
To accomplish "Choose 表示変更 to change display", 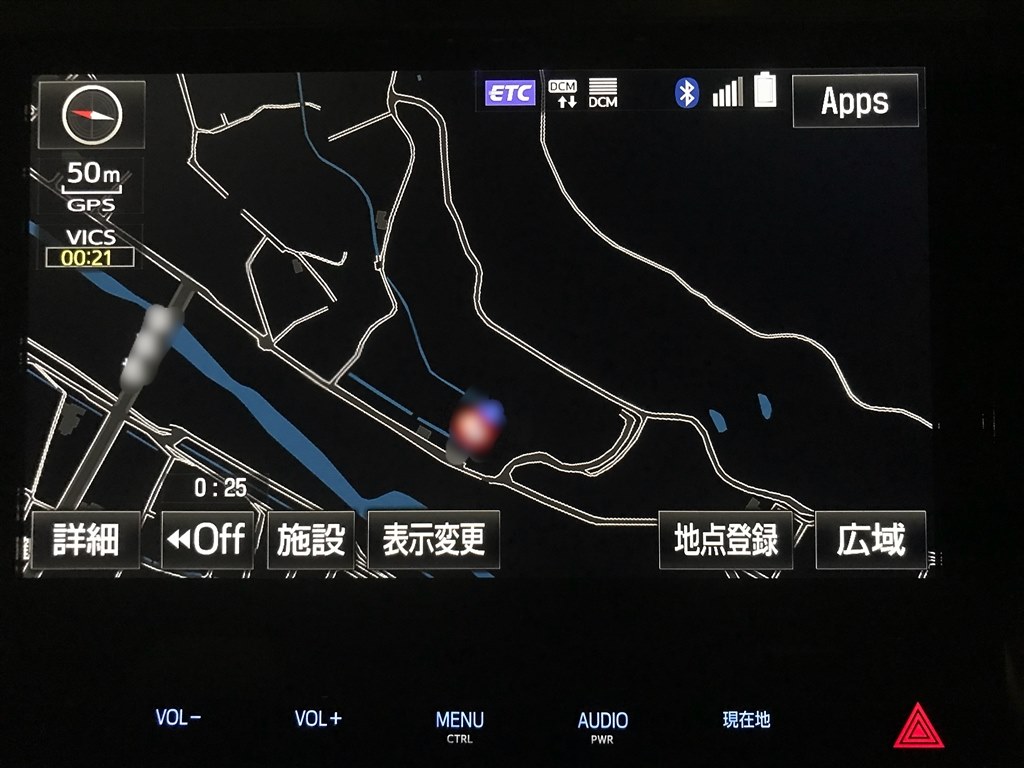I will click(433, 540).
